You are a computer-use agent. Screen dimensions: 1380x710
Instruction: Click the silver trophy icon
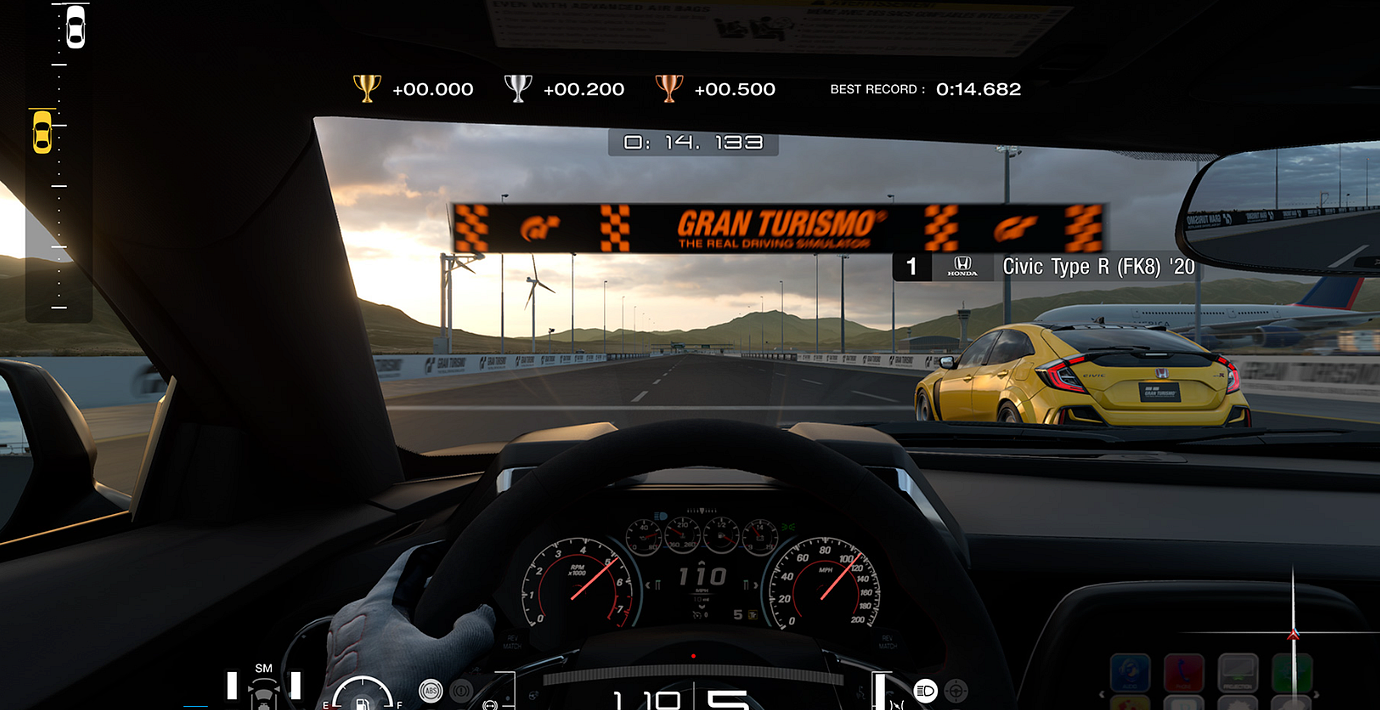(518, 89)
